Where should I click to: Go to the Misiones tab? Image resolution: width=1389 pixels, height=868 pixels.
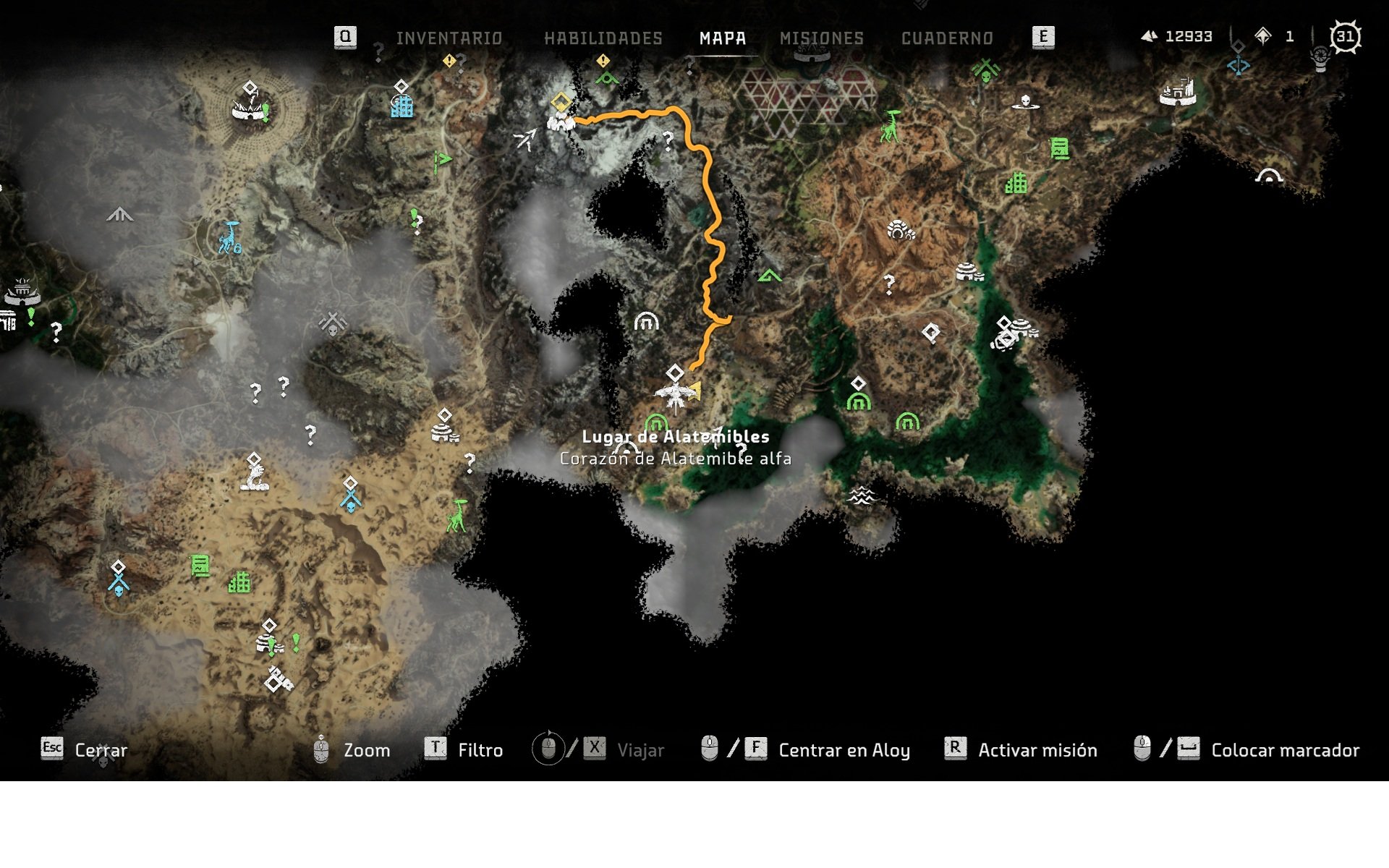point(822,38)
